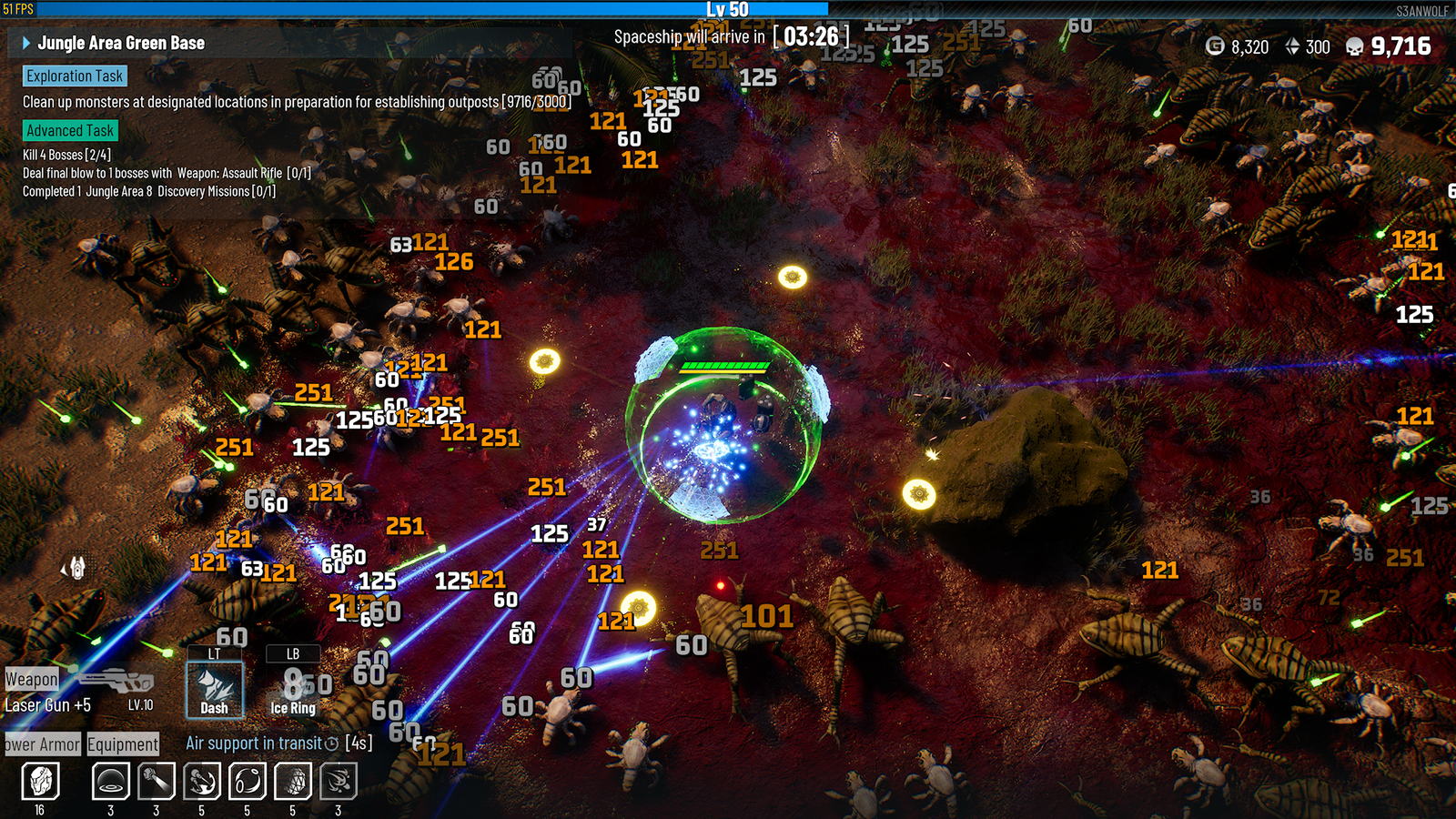Viewport: 1456px width, 819px height.
Task: Click the Weapon label
Action: 32,679
